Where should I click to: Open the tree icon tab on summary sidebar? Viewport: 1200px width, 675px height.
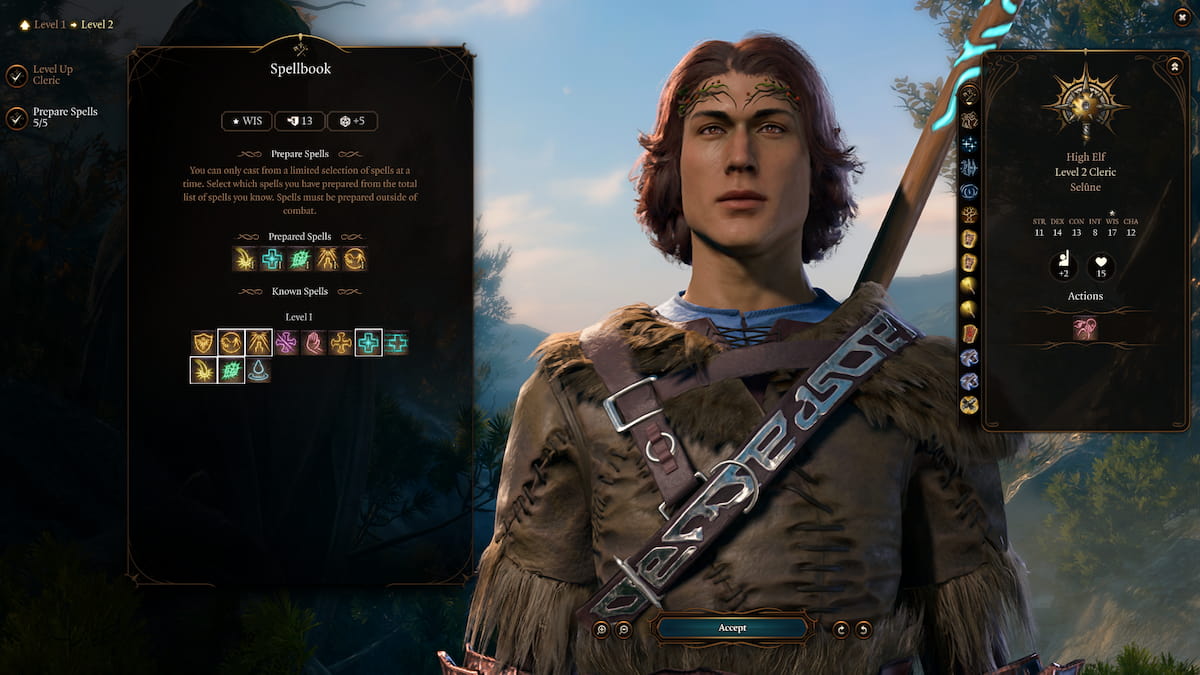coord(969,214)
